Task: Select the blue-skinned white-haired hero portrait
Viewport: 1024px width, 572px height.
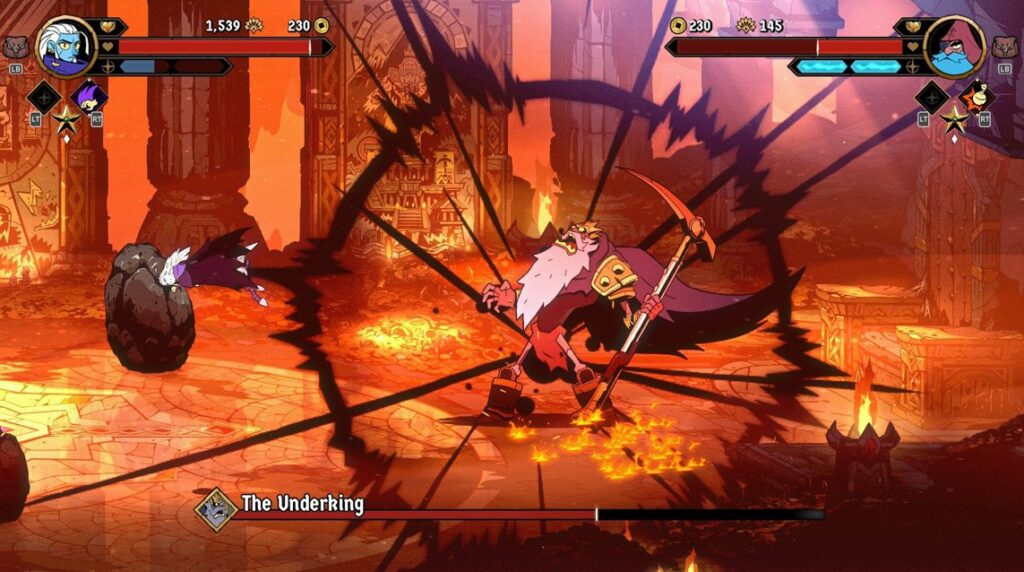Action: [66, 47]
